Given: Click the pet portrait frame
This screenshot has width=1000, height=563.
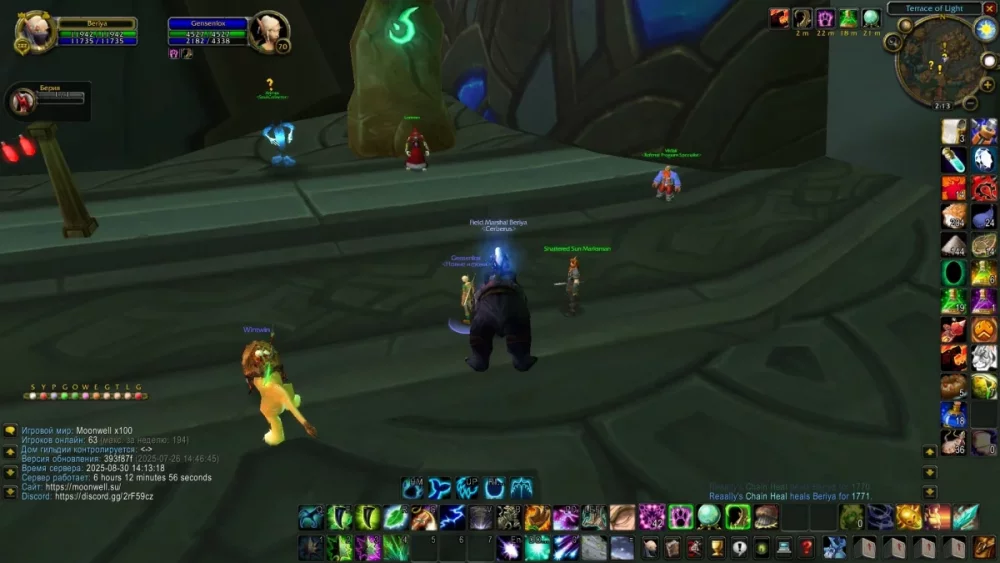Looking at the screenshot, I should tap(22, 101).
